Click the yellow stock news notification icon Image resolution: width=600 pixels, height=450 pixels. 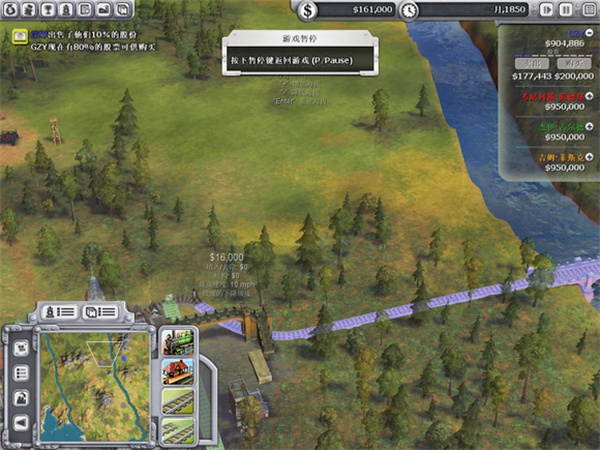19,36
